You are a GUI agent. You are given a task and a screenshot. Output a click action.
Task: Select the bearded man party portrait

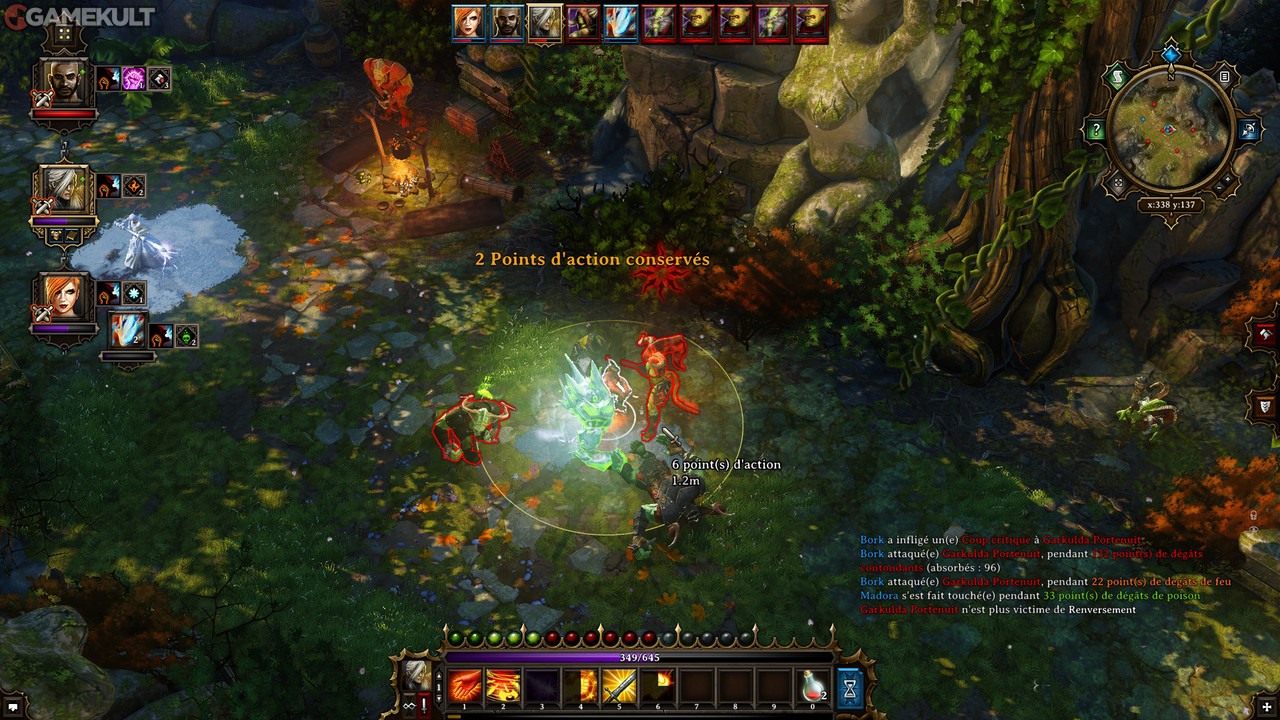[66, 84]
